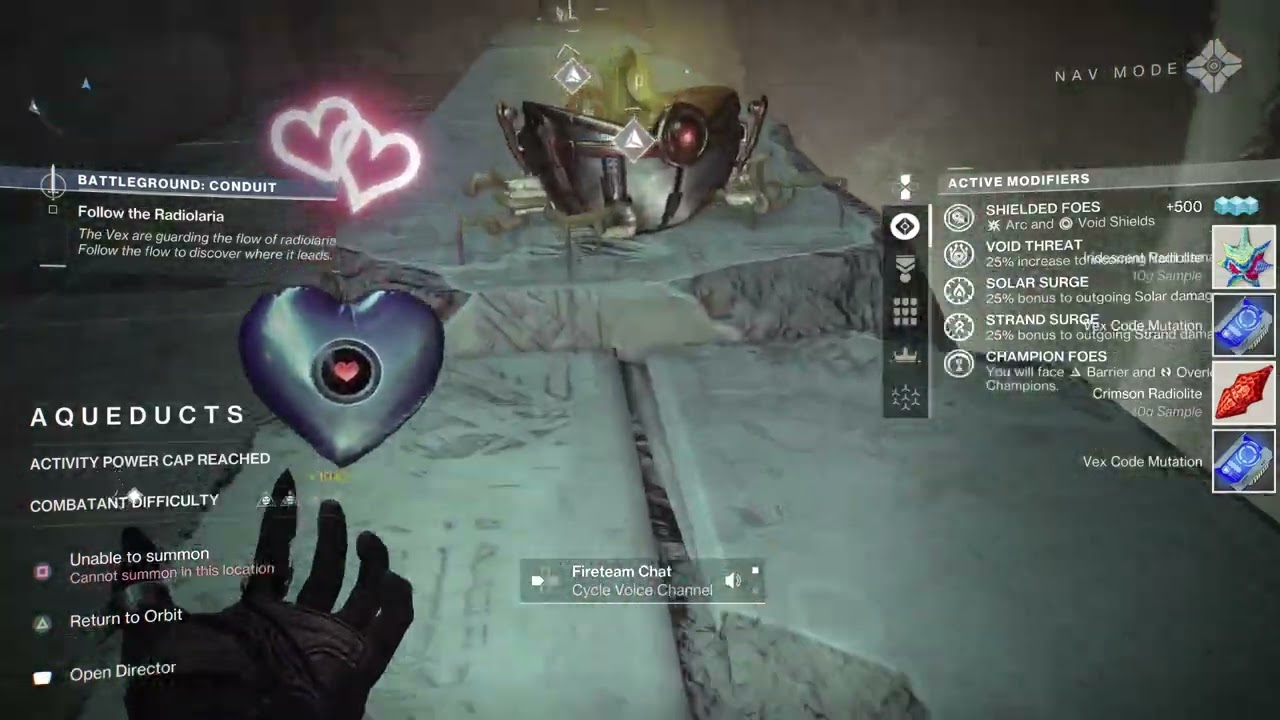Select the Shielded Foes modifier icon
Viewport: 1280px width, 720px height.
[959, 217]
